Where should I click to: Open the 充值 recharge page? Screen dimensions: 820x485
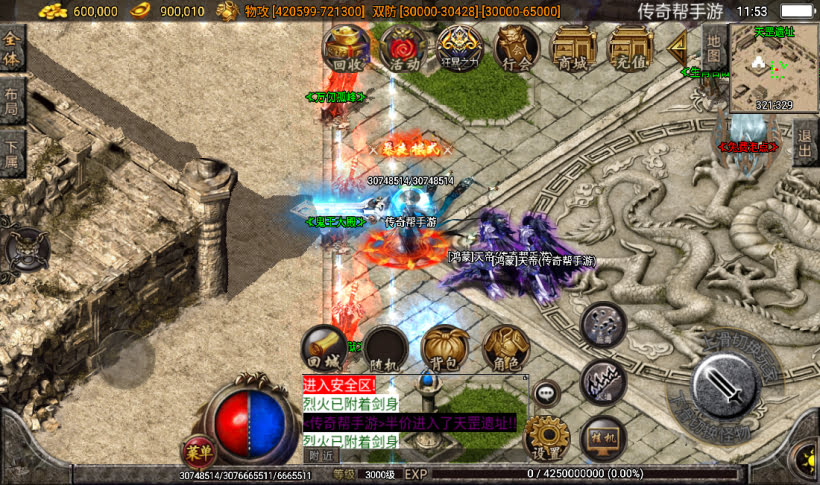tap(631, 48)
